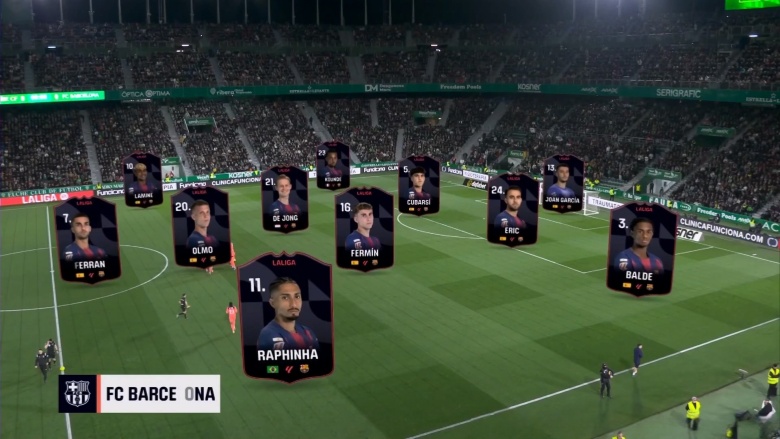Image resolution: width=780 pixels, height=439 pixels.
Task: Pick the Eric number 24 card
Action: 512,210
